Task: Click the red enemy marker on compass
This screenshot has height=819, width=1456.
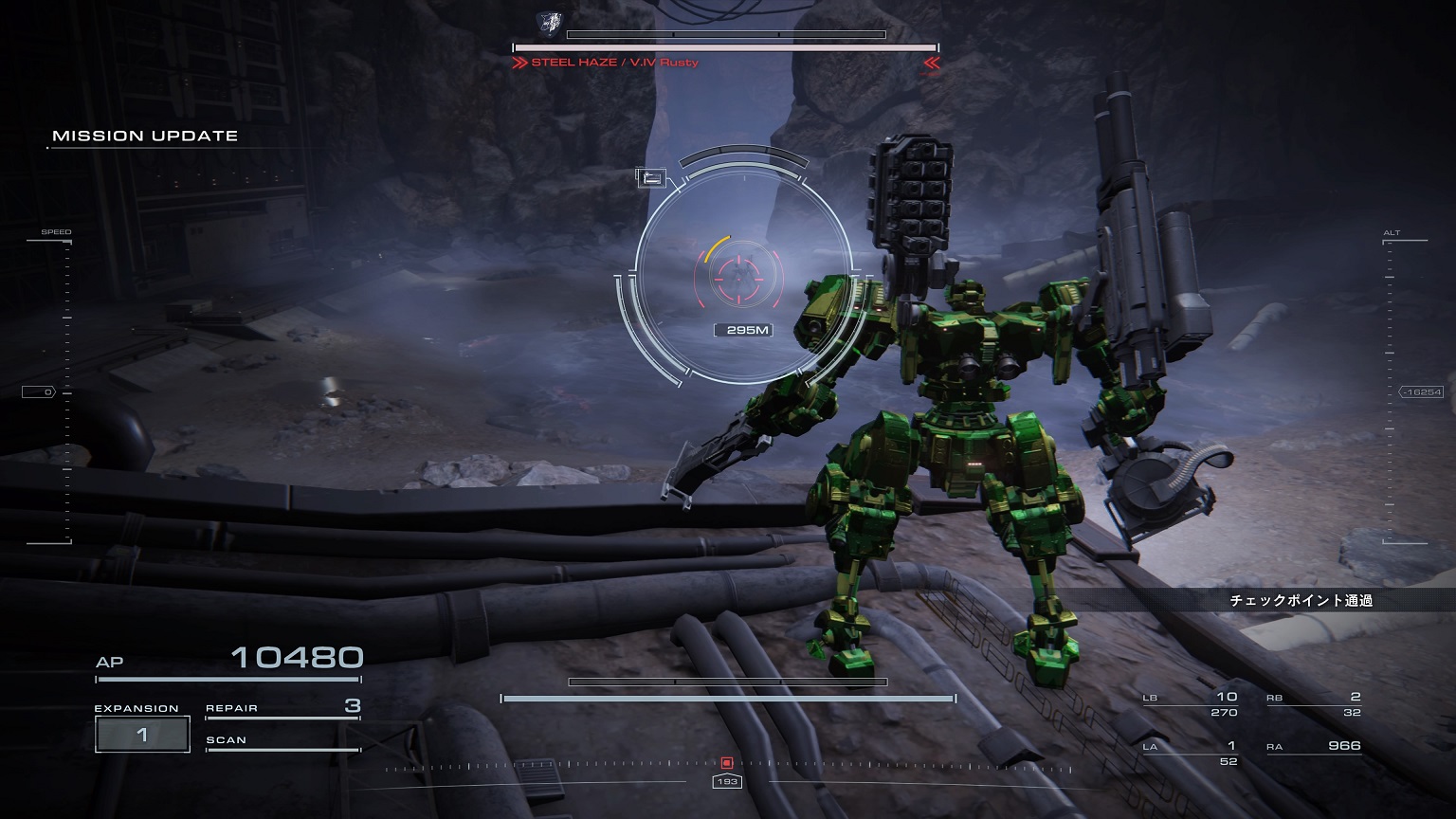Action: 727,762
